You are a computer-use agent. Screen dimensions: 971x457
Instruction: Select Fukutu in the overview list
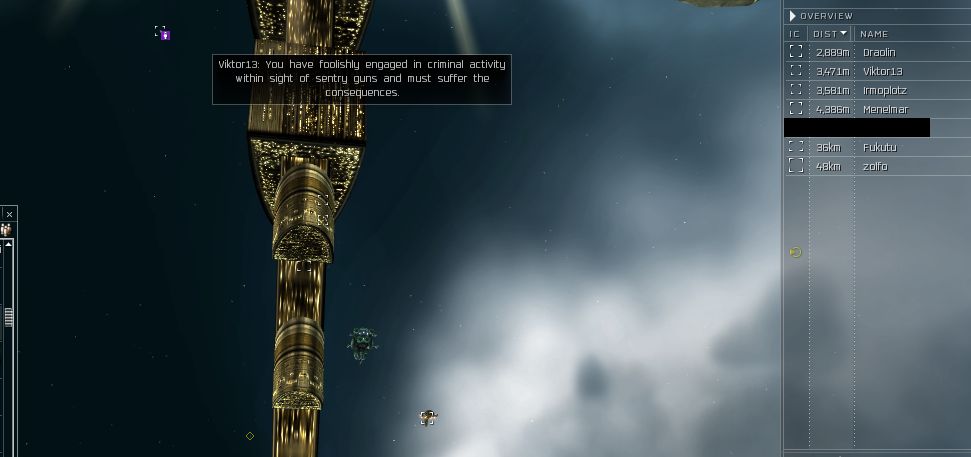click(x=879, y=147)
